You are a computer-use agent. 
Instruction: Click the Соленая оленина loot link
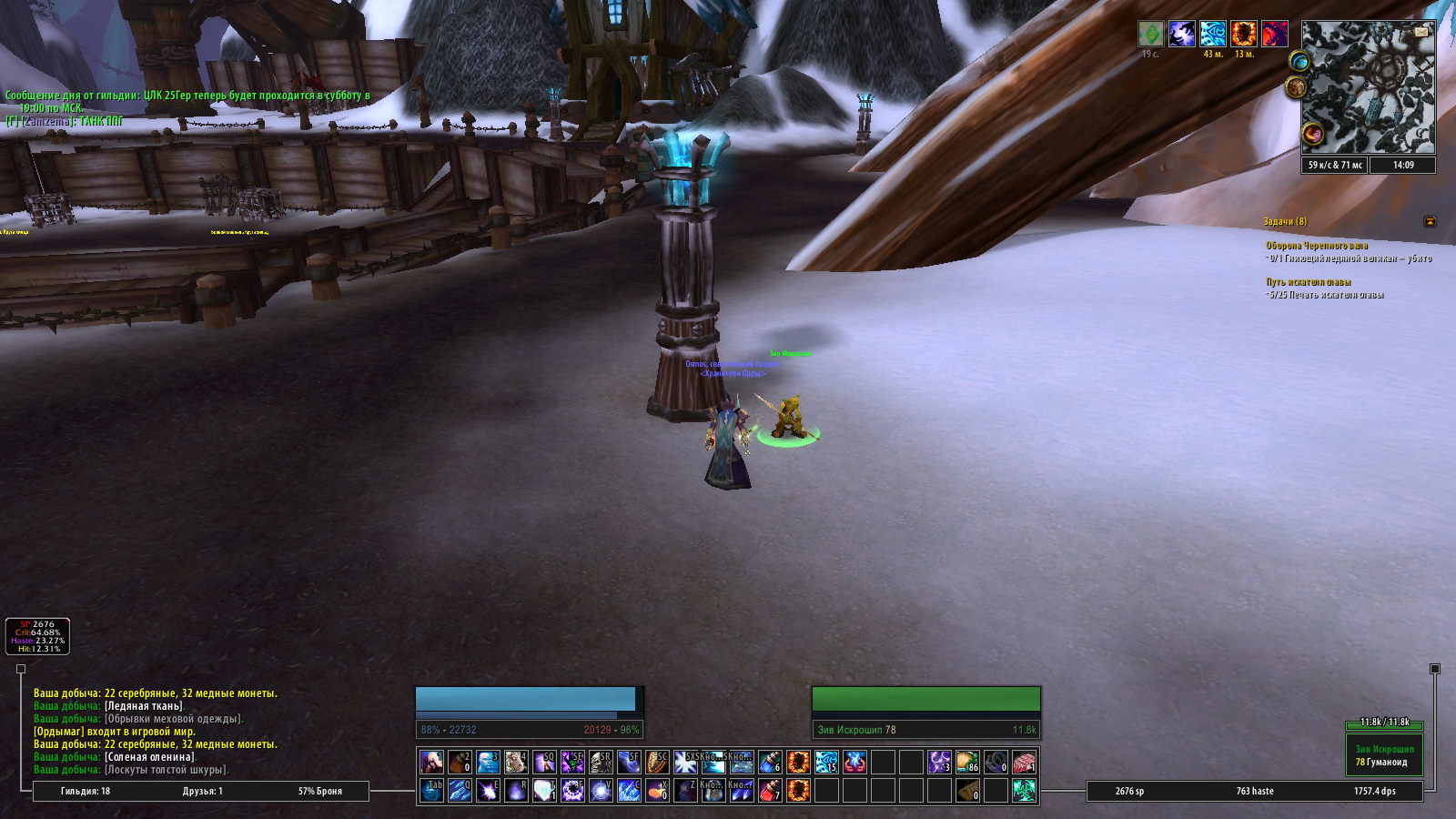tap(149, 757)
